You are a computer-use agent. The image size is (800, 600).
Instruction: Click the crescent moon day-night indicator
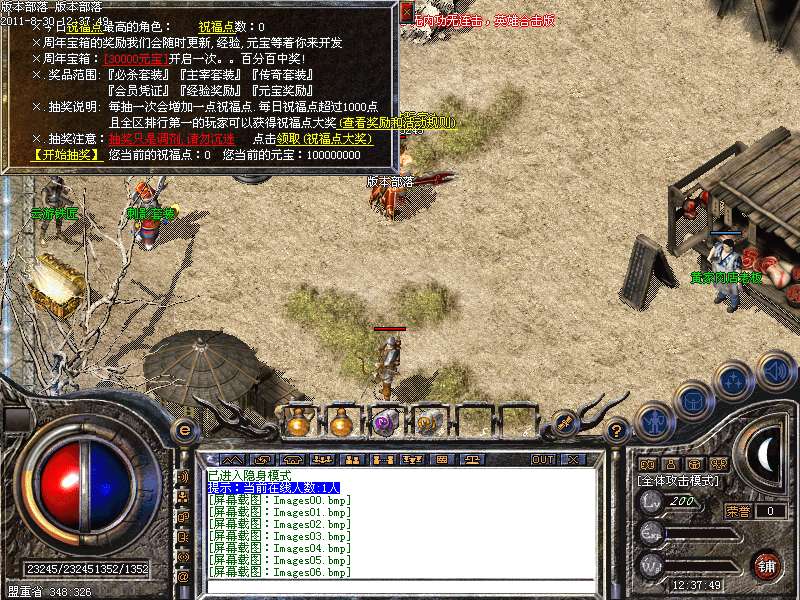tap(764, 452)
